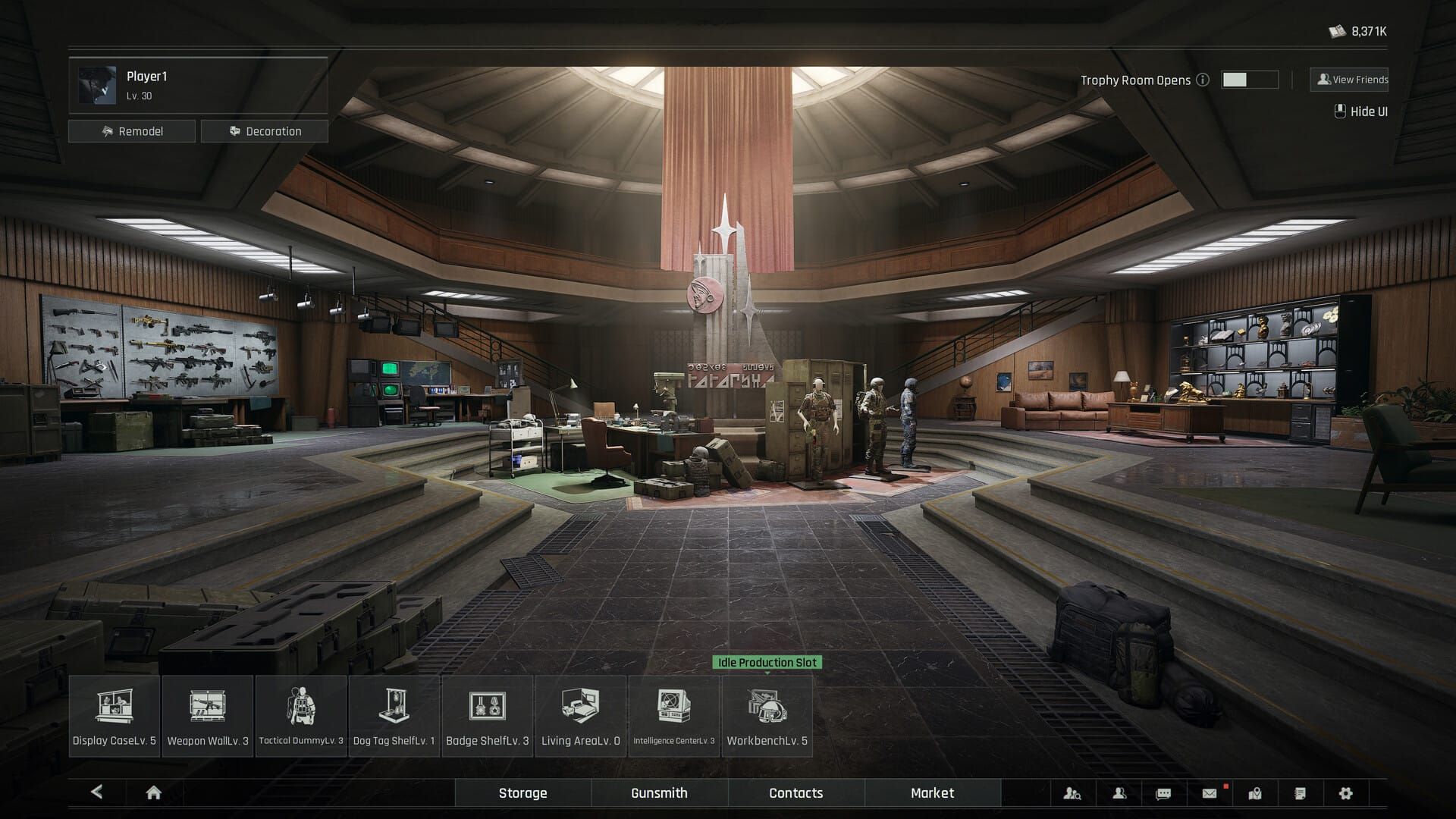Select the Living Area facility
The image size is (1456, 819).
580,715
